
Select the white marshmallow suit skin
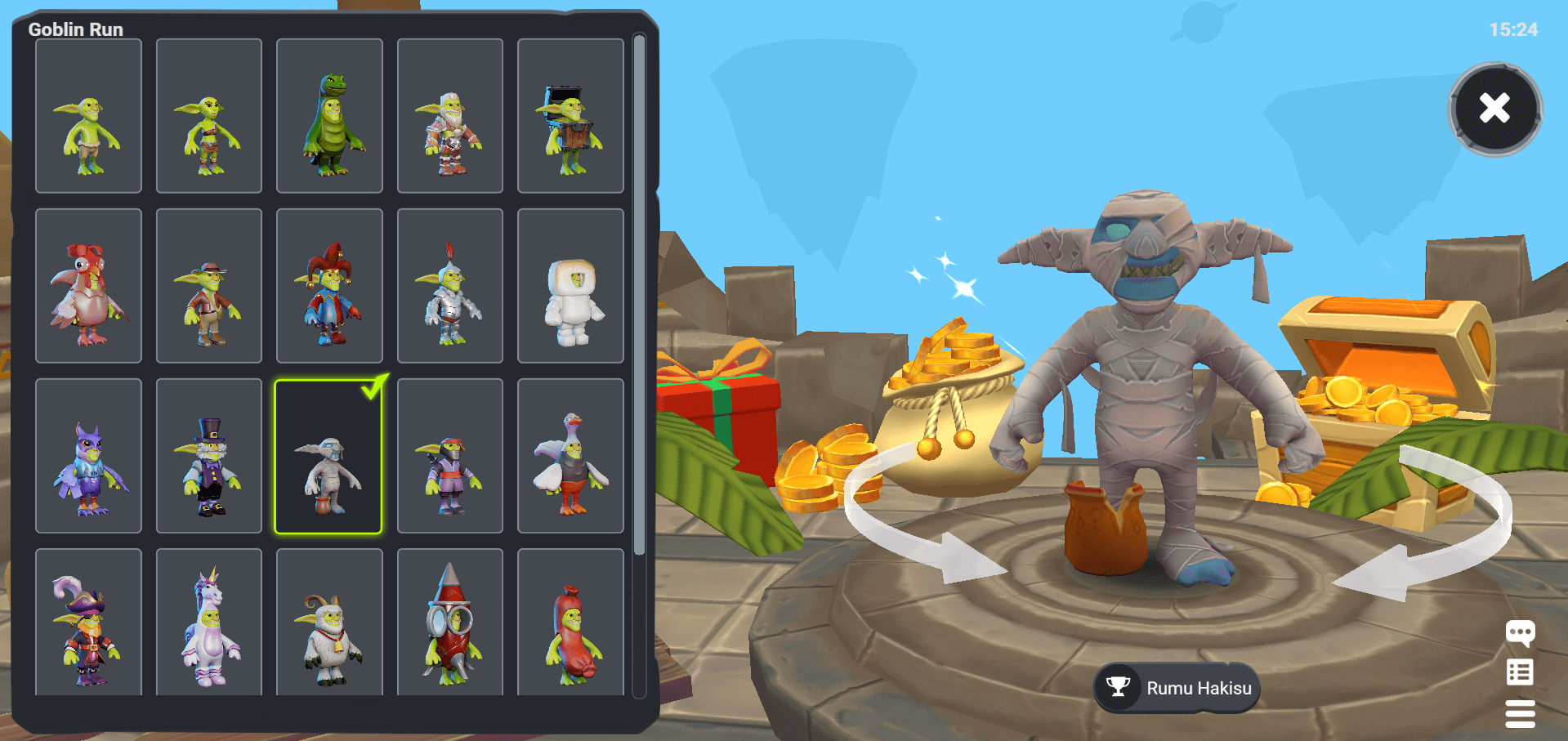click(x=570, y=286)
